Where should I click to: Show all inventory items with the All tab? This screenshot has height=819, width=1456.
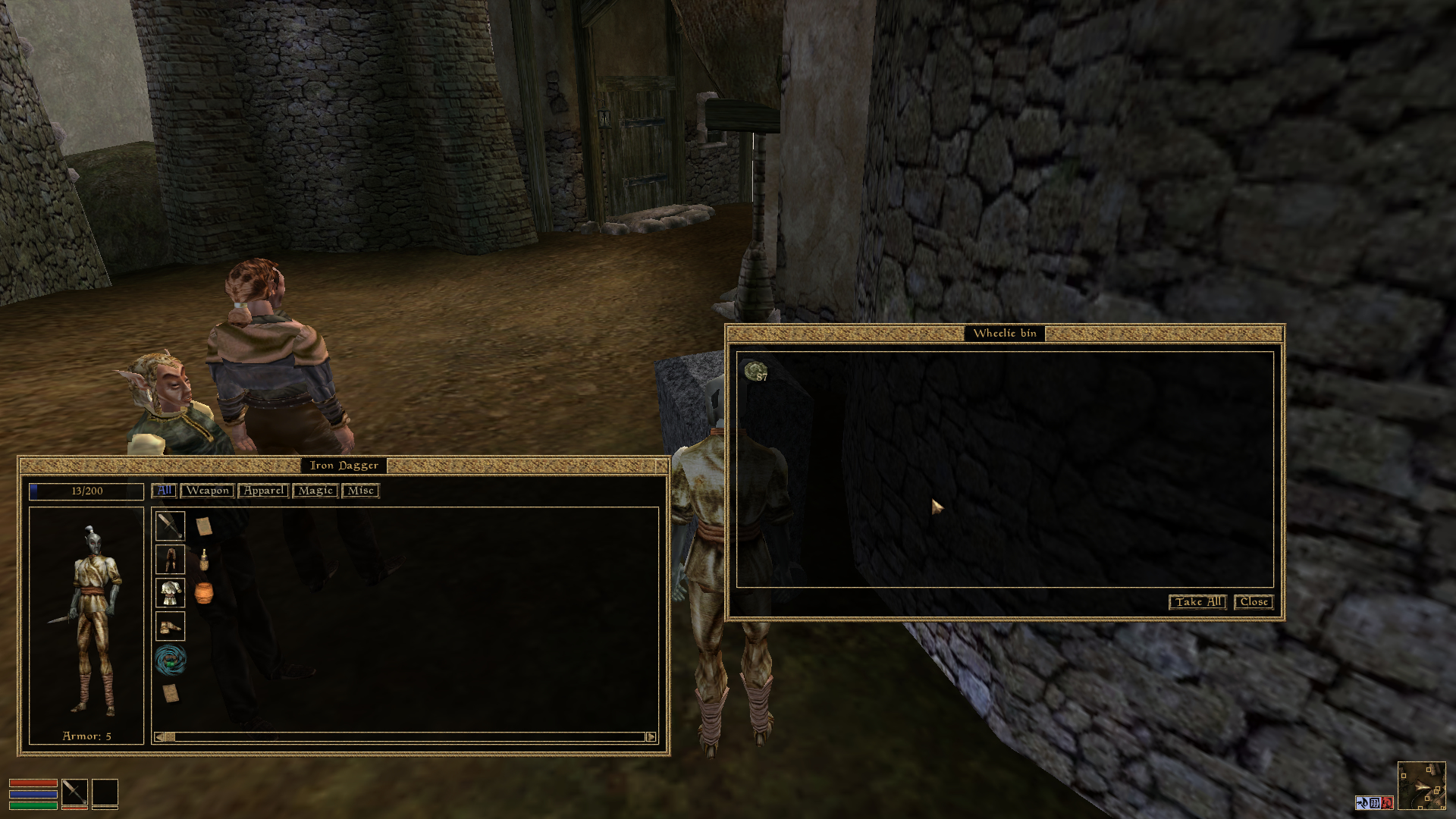164,491
